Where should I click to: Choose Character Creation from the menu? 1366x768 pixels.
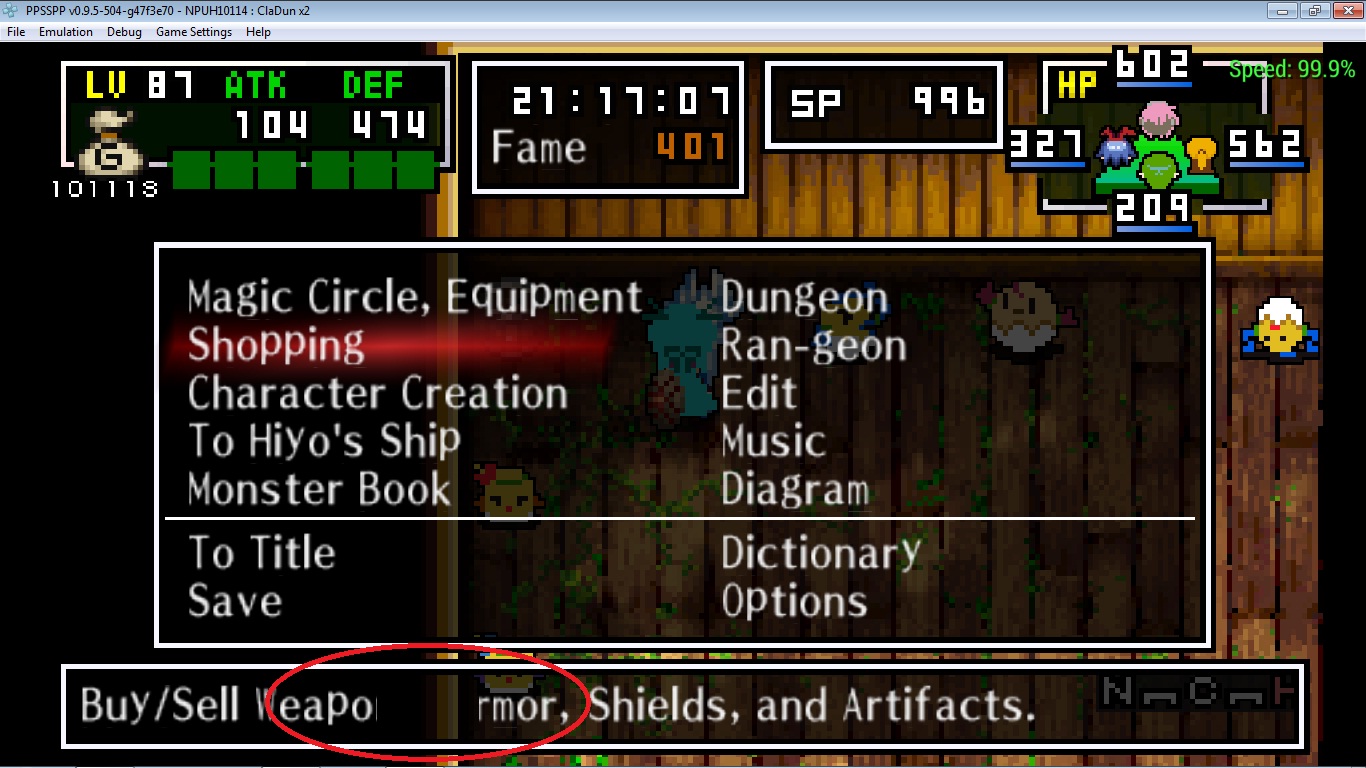pyautogui.click(x=377, y=394)
